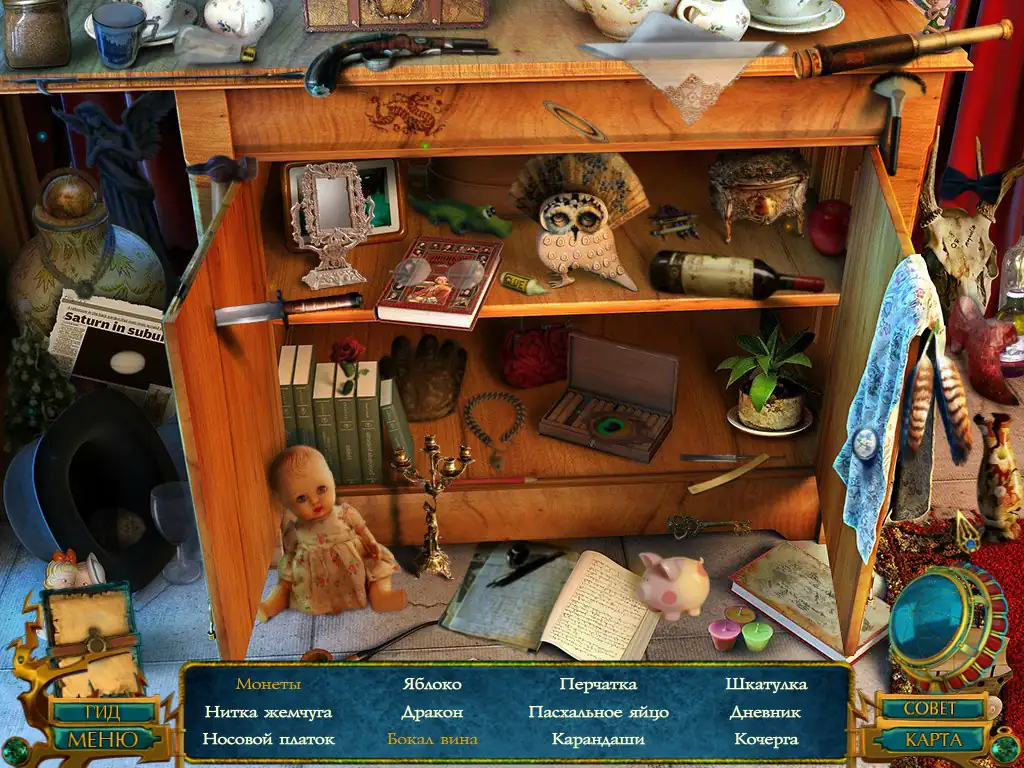Open the parchment journal above ГИД
This screenshot has width=1024, height=768.
(92, 640)
